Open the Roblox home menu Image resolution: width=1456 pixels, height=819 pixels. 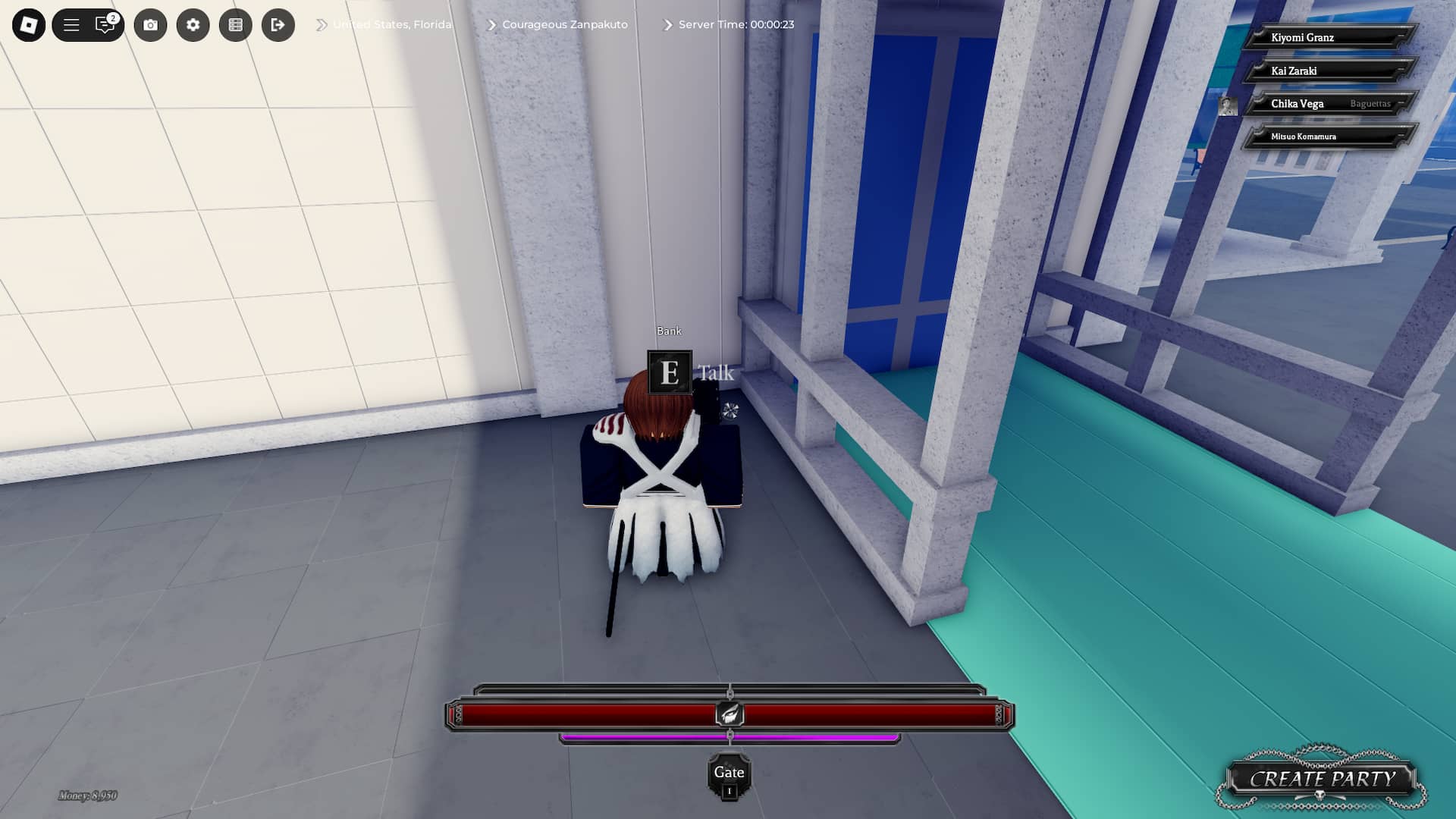(28, 25)
